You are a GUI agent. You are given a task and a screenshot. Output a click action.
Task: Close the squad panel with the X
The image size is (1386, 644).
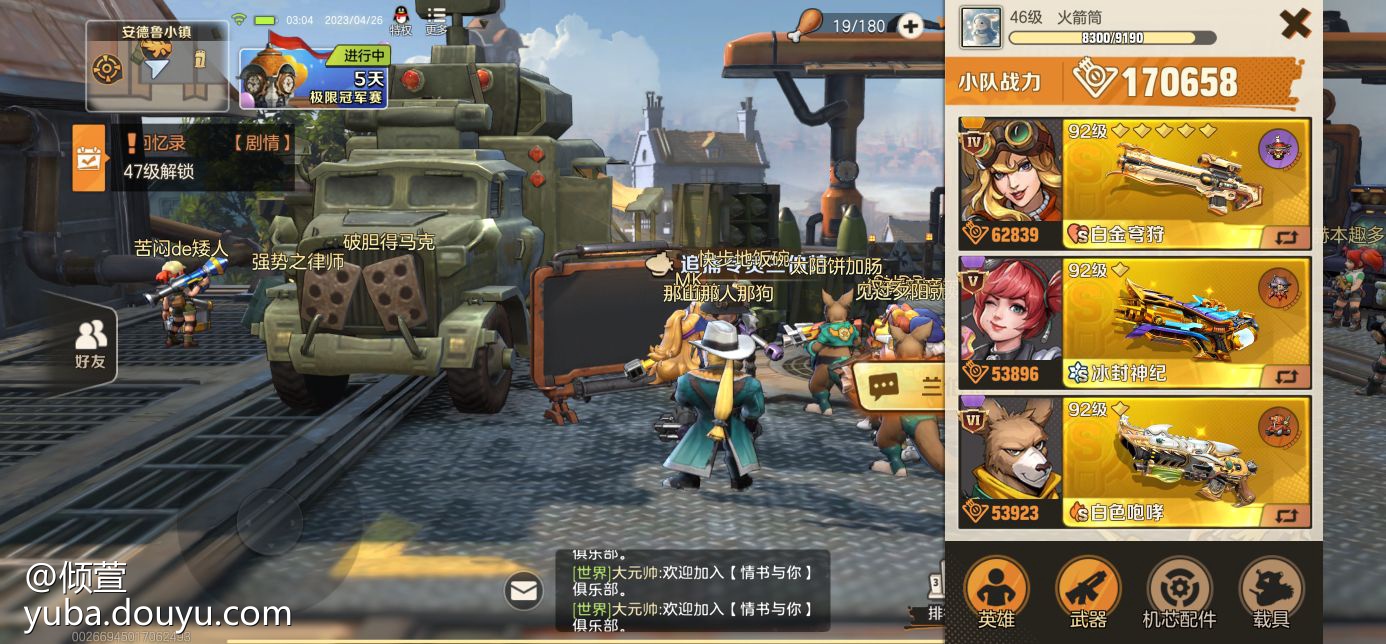pyautogui.click(x=1295, y=23)
